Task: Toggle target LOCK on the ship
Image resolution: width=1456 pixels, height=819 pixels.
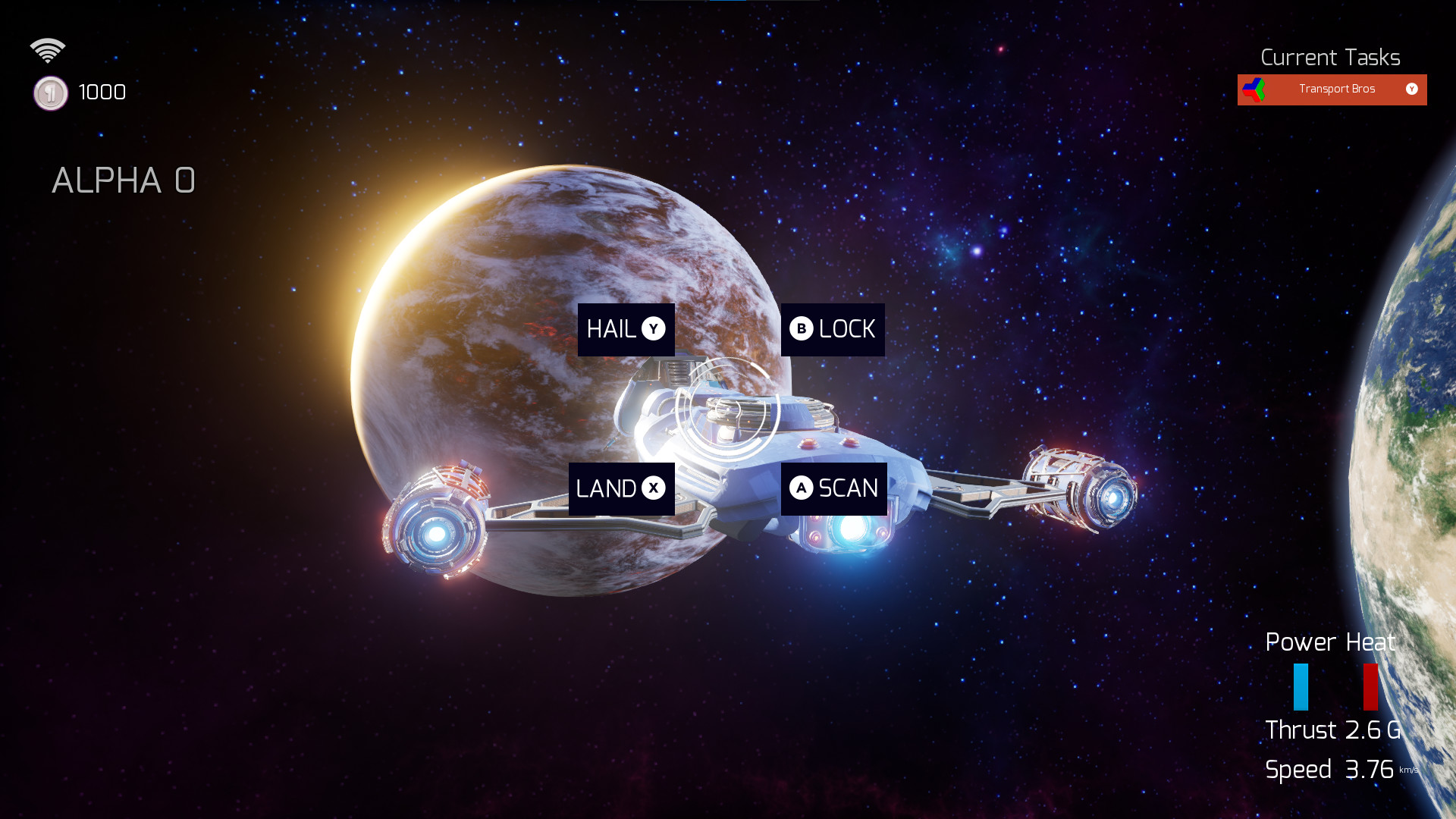Action: (832, 329)
